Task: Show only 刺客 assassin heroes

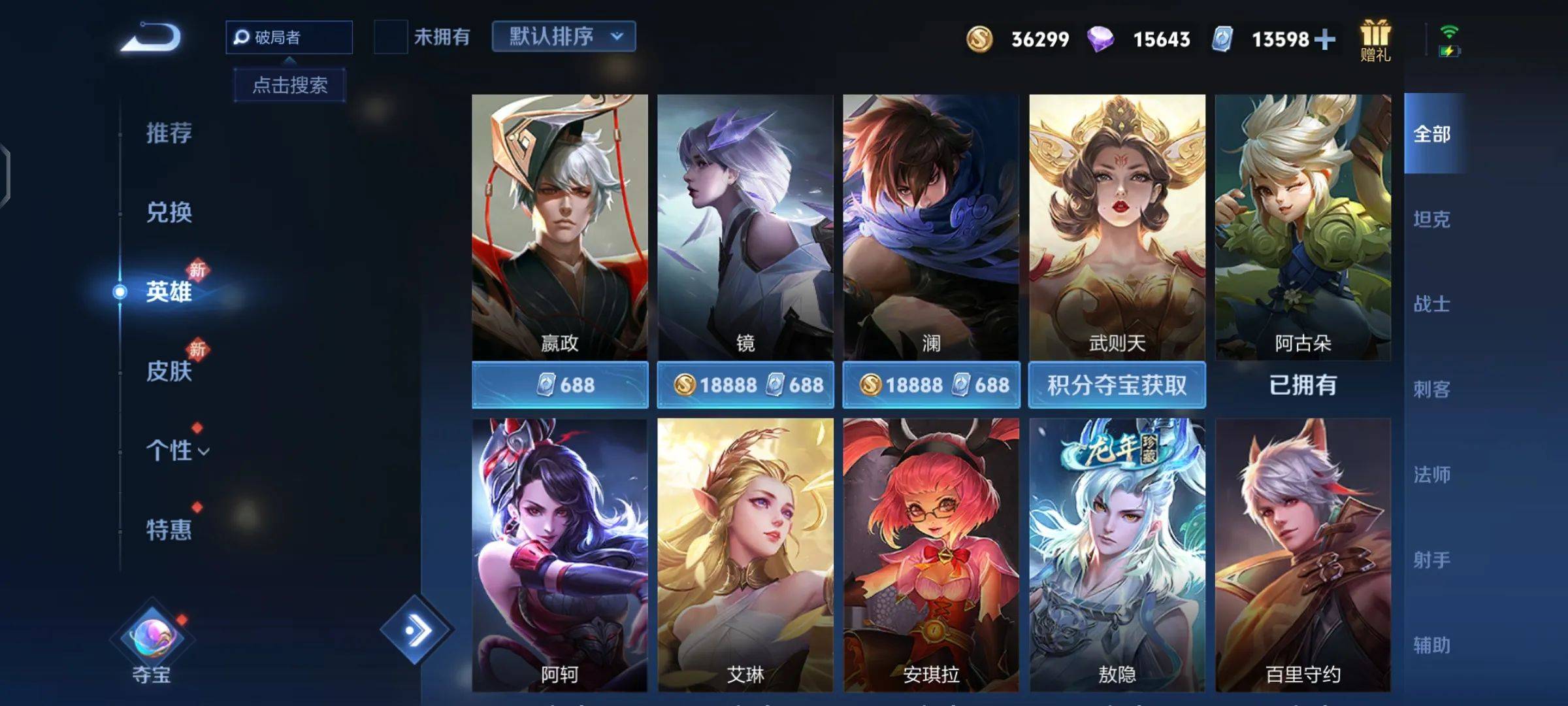Action: tap(1431, 390)
